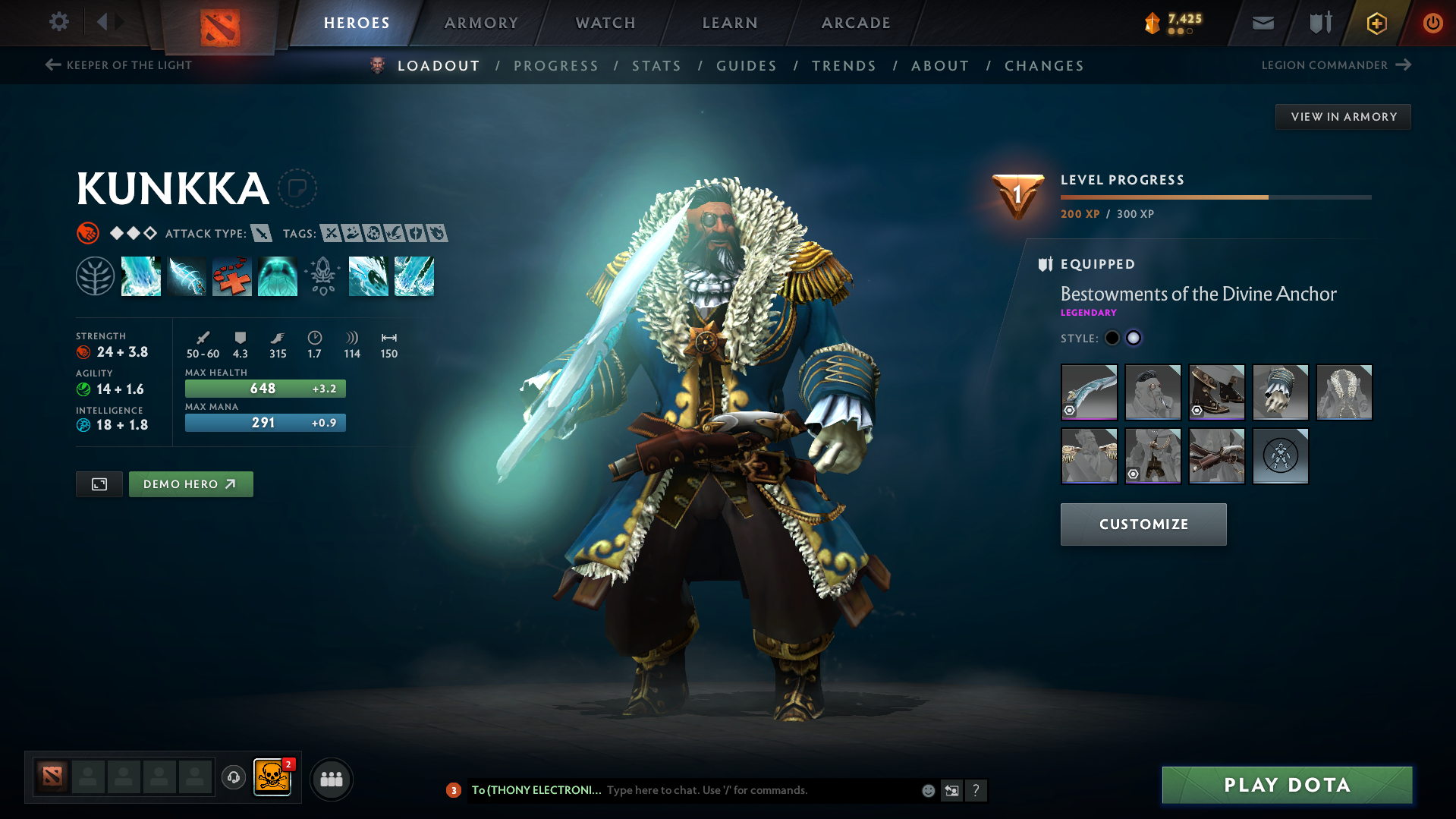Screen dimensions: 1456x819
Task: Select the Torrent ability icon
Action: 141,276
